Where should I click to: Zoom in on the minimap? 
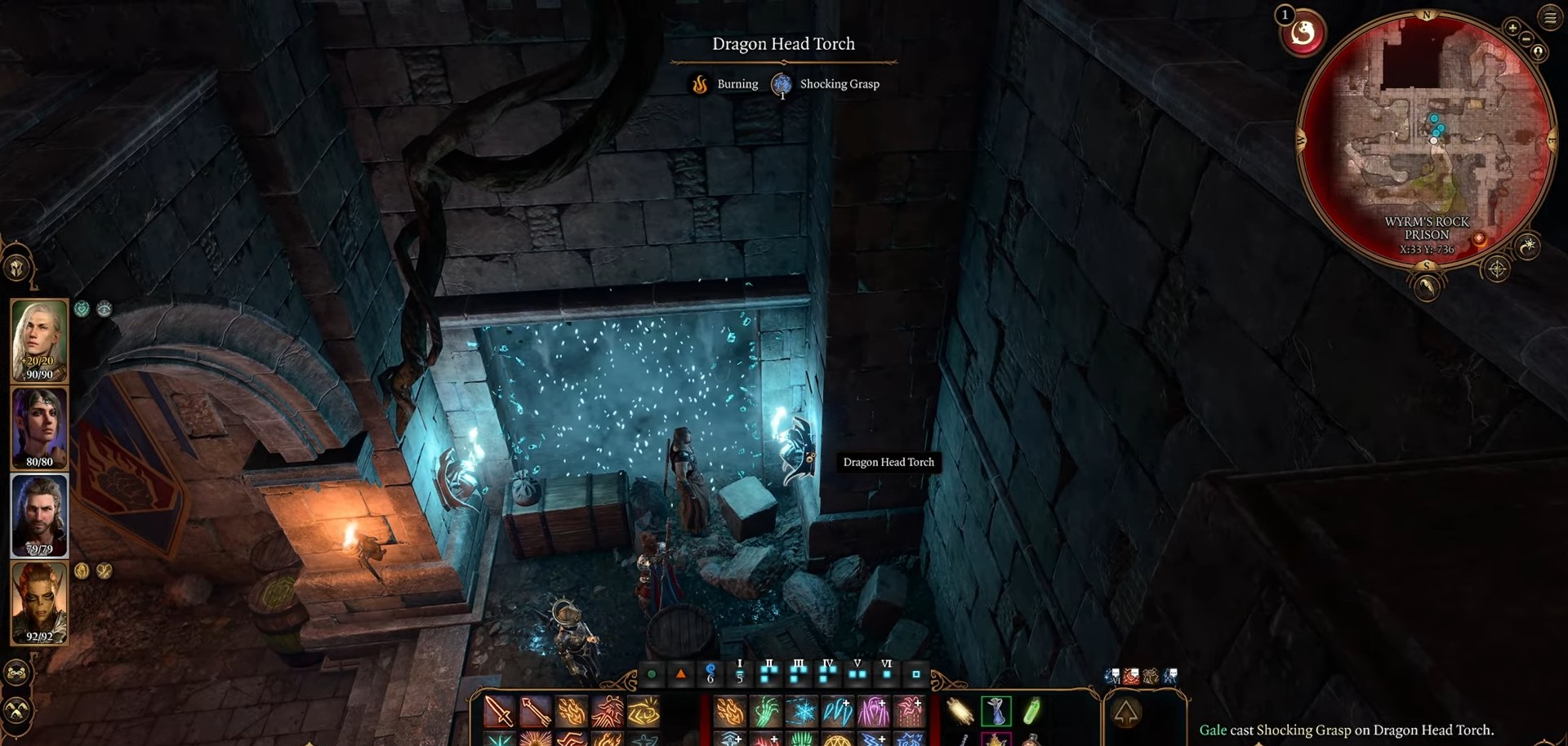pos(1512,28)
